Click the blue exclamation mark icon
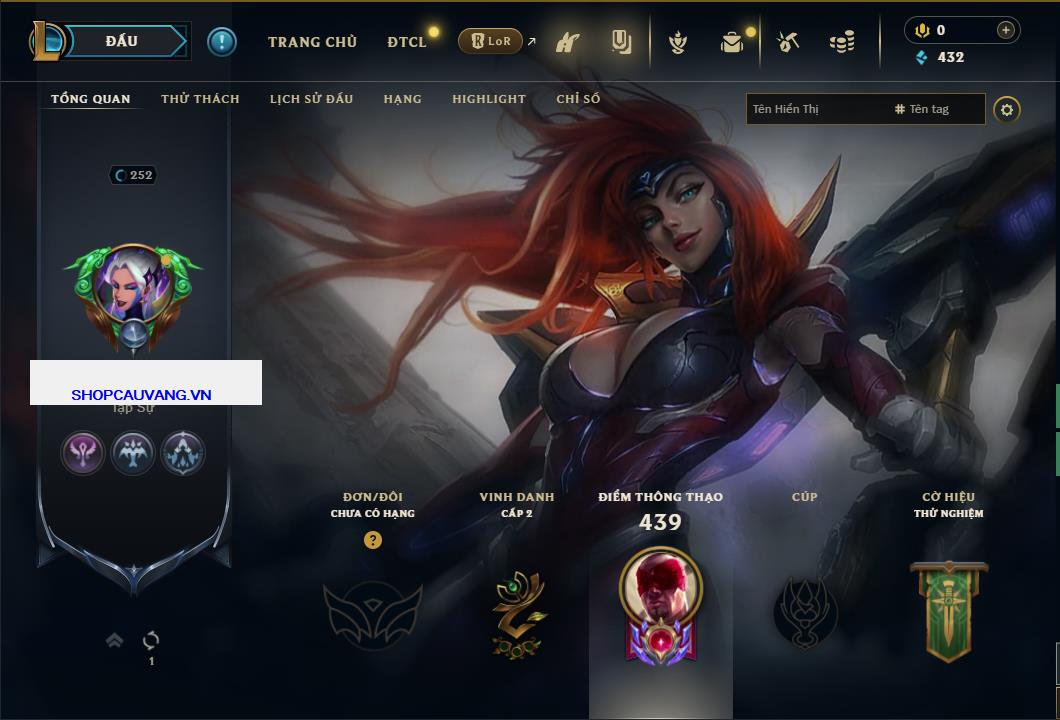The image size is (1060, 720). [222, 41]
